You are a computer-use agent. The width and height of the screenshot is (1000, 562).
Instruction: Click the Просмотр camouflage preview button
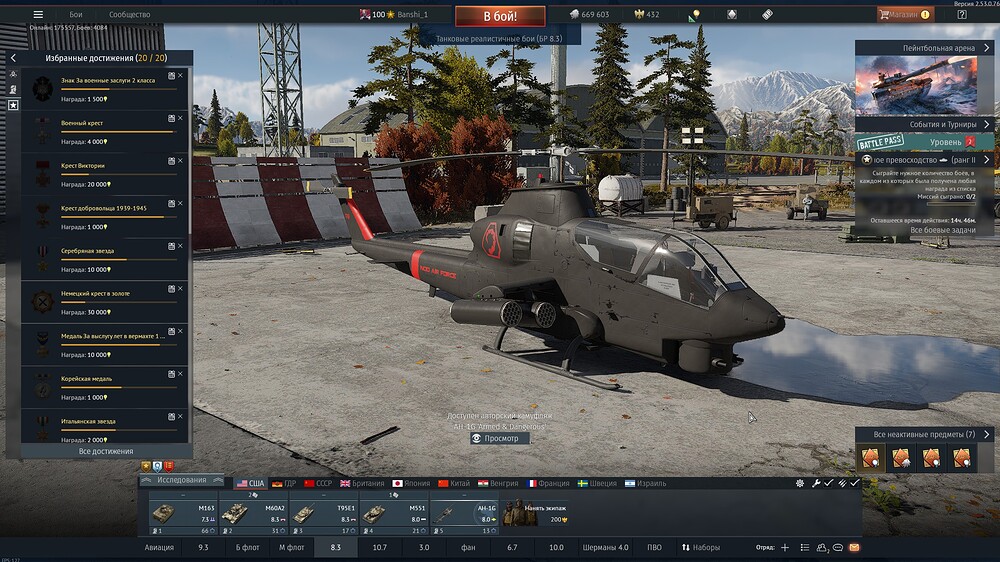coord(500,438)
